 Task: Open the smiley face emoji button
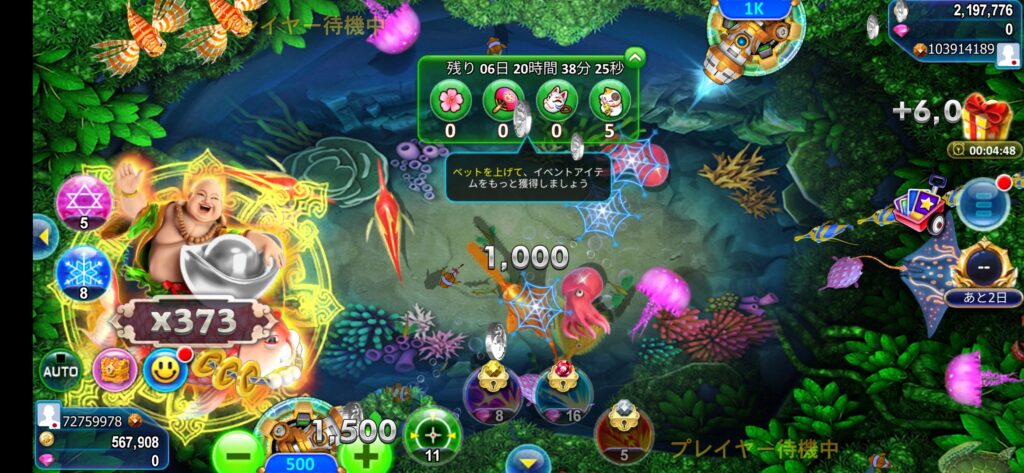click(x=165, y=370)
